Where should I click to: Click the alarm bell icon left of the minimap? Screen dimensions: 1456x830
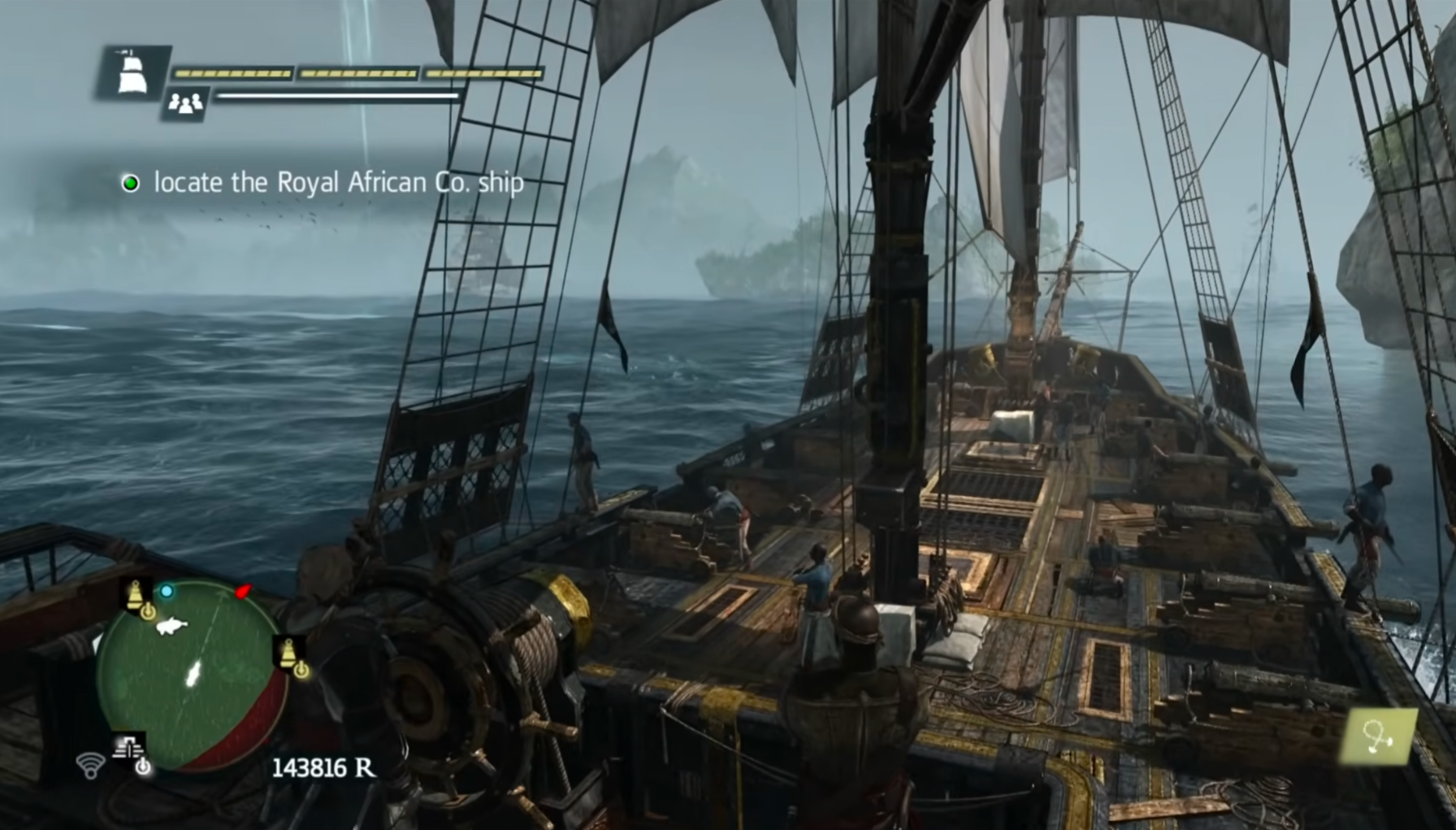[x=135, y=595]
